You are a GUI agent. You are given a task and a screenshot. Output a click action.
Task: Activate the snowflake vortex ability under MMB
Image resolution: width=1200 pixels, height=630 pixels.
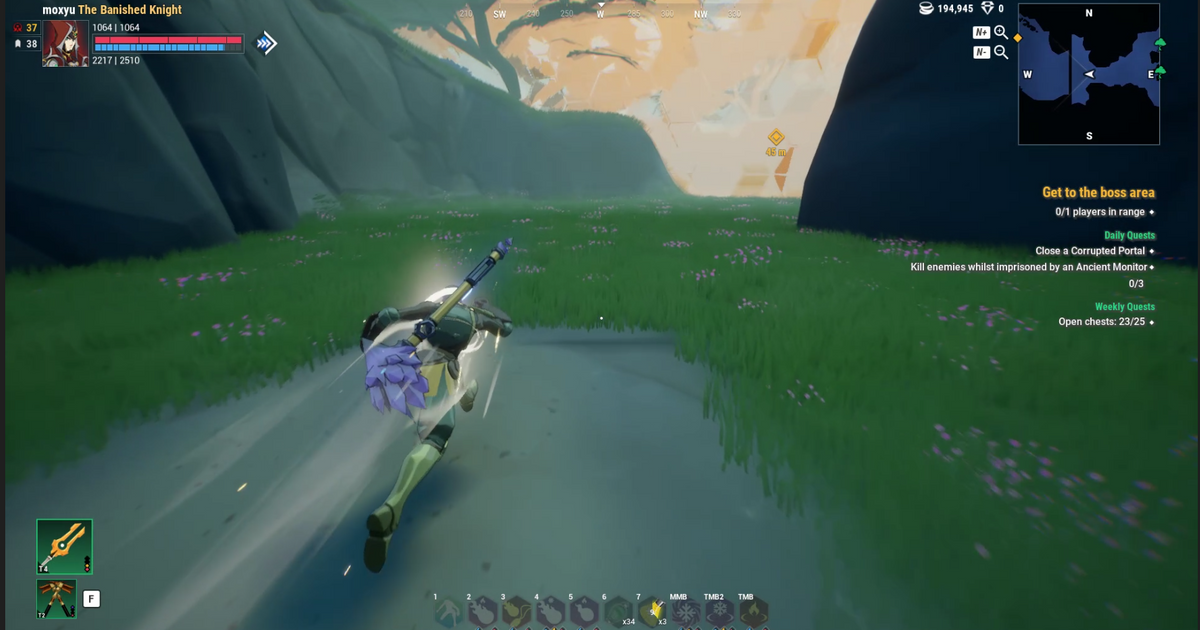click(x=685, y=612)
